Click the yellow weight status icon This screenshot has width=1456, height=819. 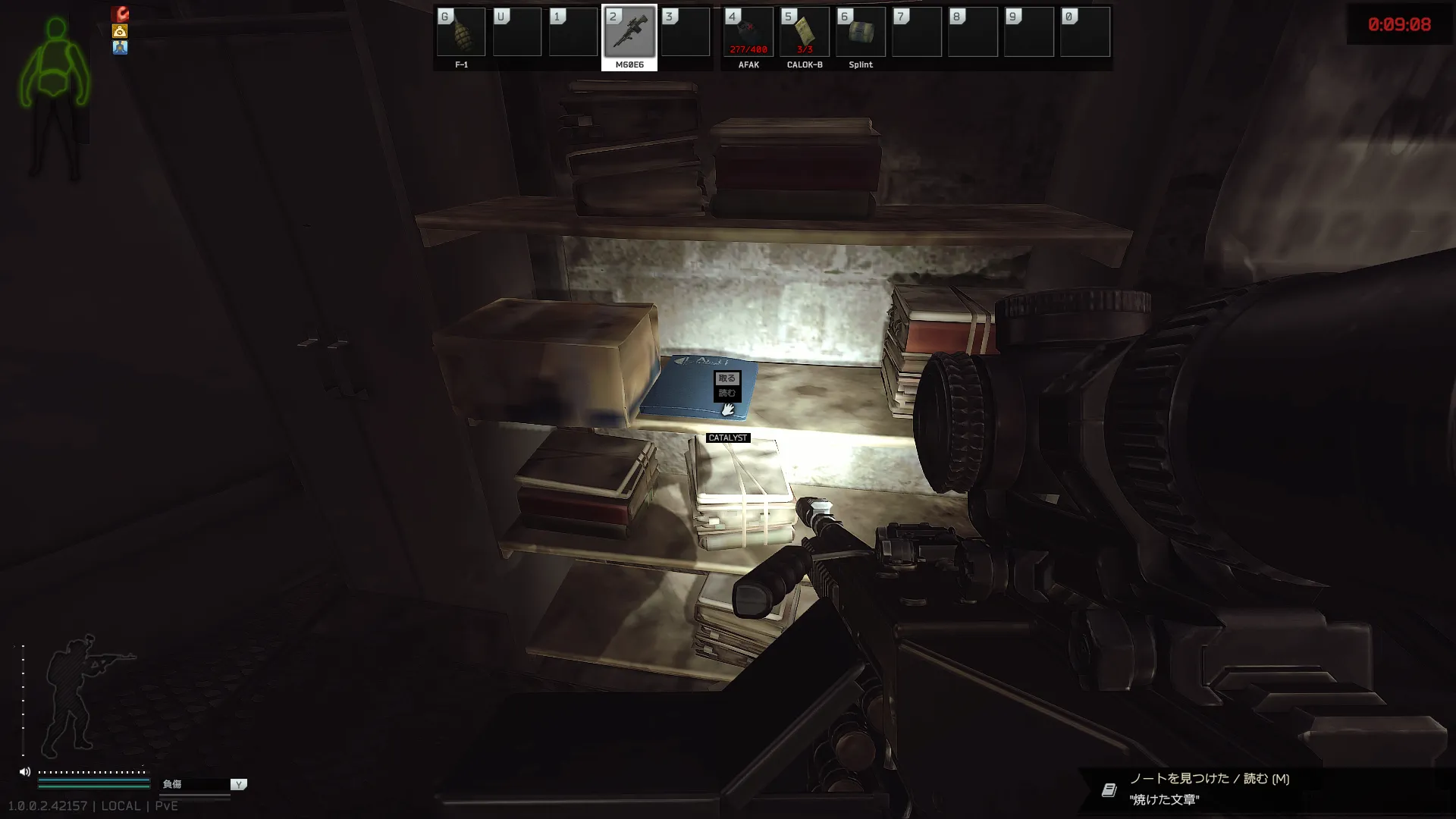click(x=120, y=31)
